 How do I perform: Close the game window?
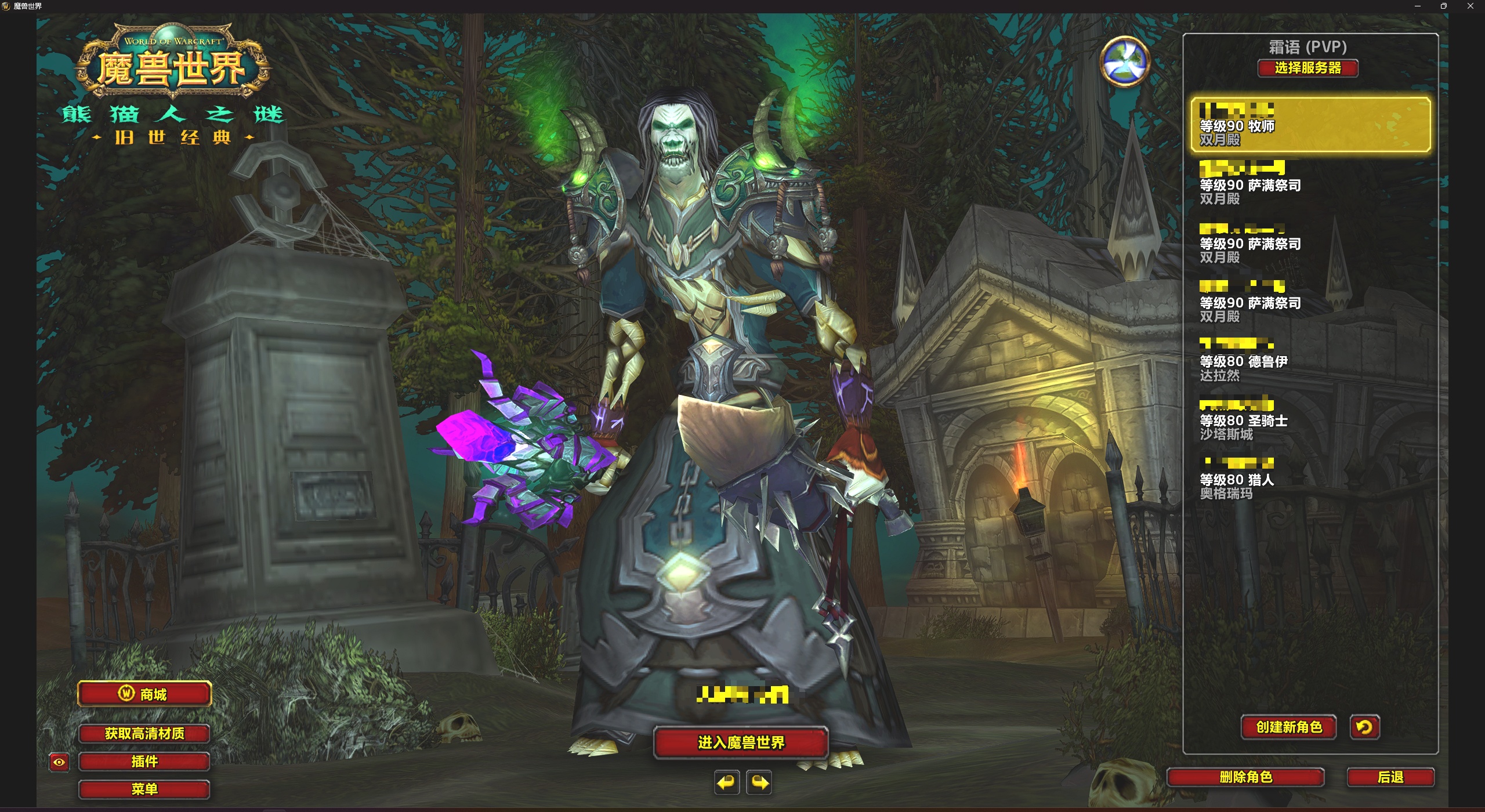pos(1470,6)
